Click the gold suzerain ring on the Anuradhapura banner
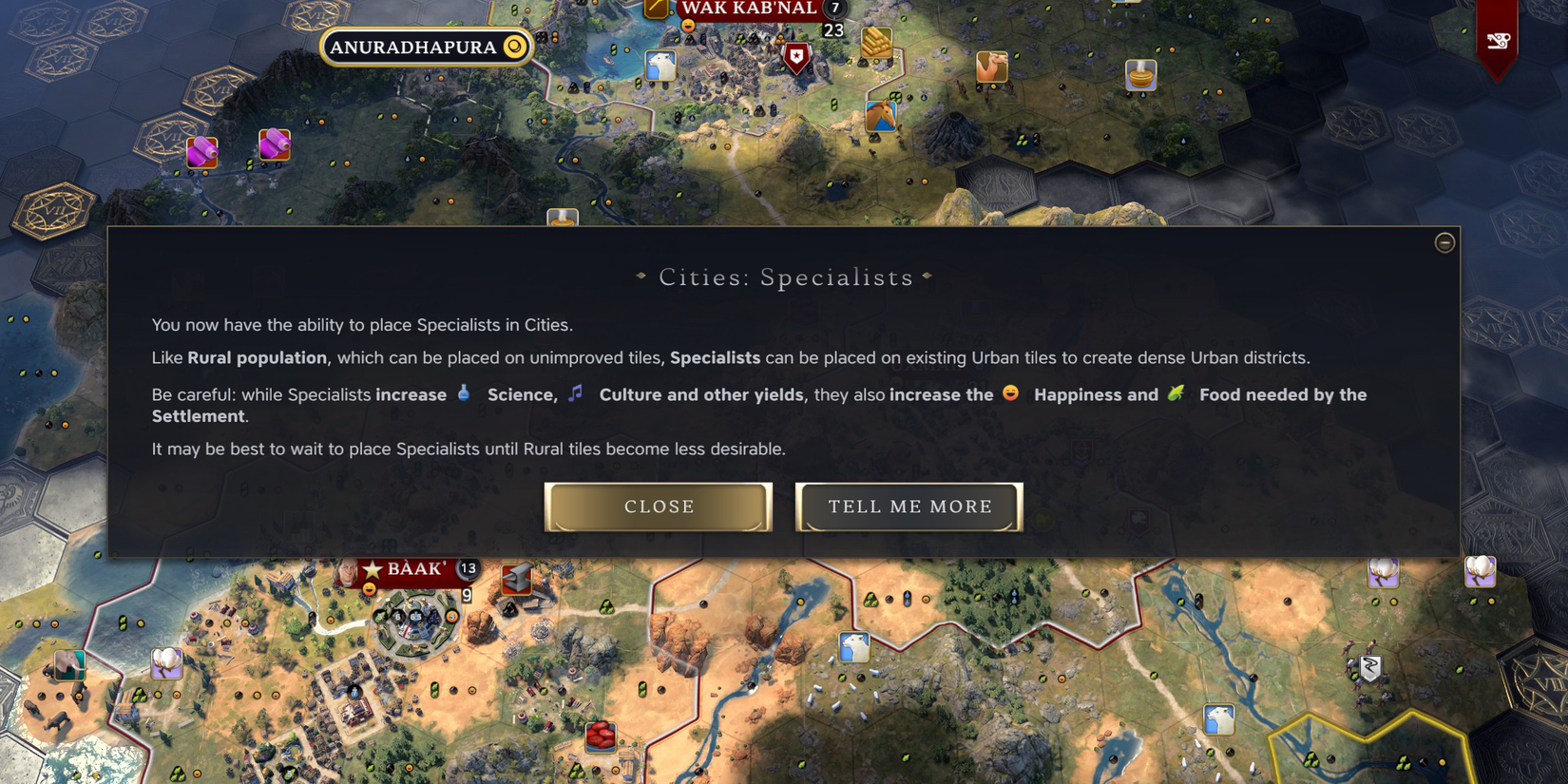This screenshot has height=784, width=1568. pos(514,46)
